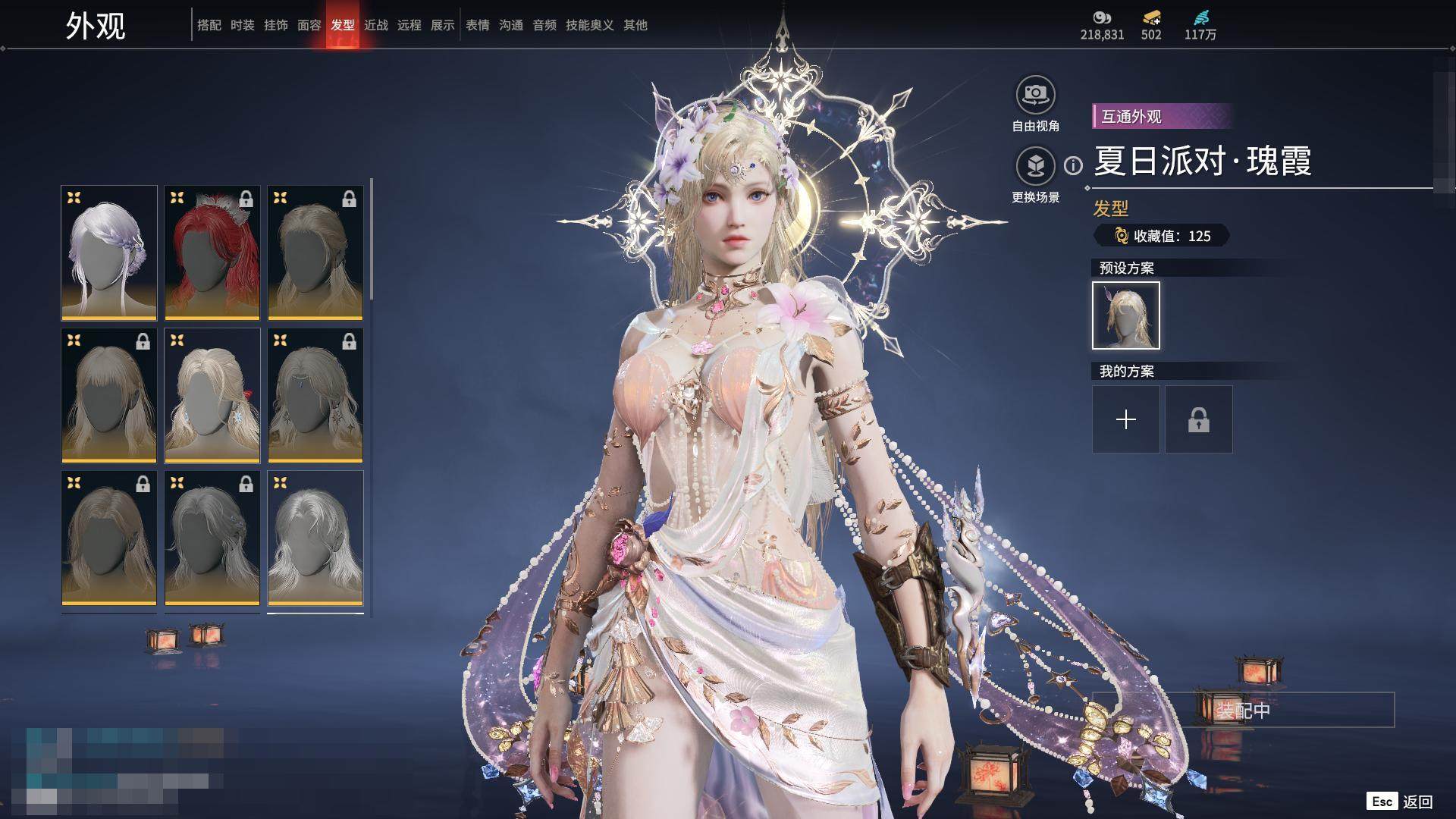Select the 其他 tab
Screen dimensions: 1456x819
click(x=635, y=25)
